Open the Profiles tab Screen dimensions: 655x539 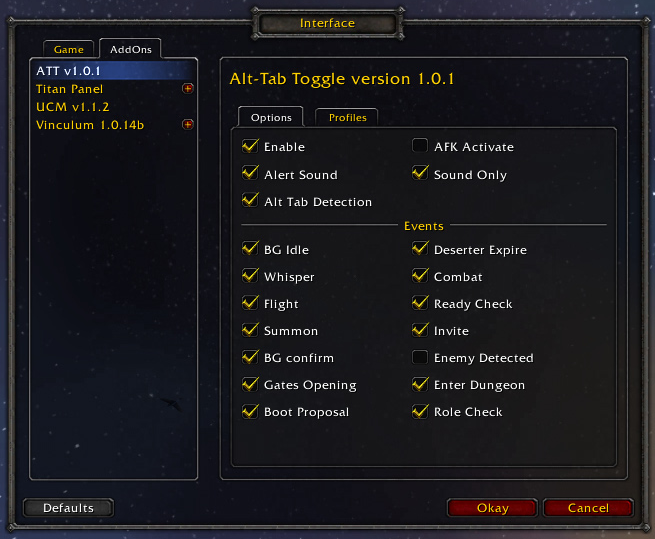347,117
